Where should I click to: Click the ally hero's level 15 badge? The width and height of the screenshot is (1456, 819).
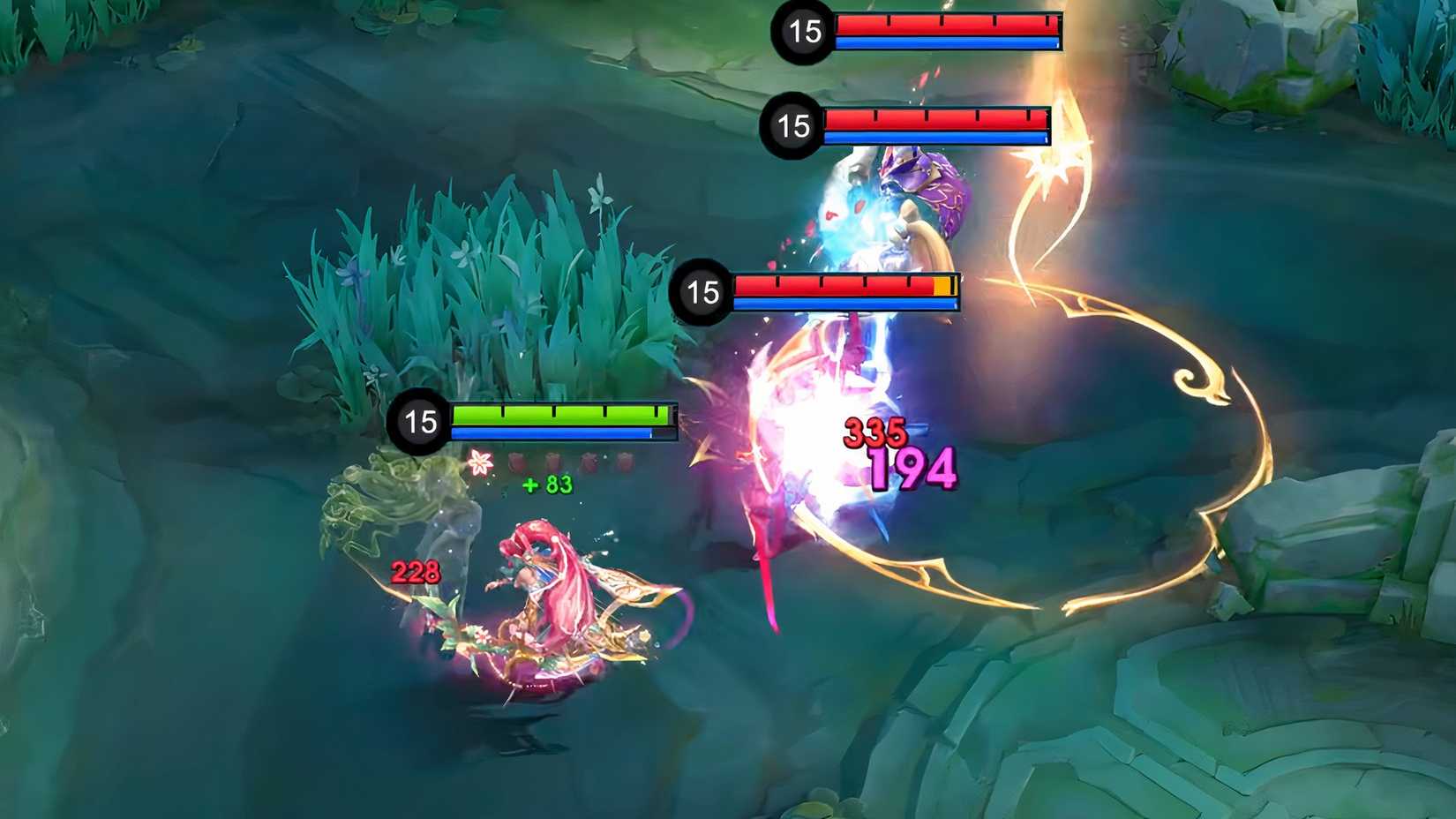[419, 422]
